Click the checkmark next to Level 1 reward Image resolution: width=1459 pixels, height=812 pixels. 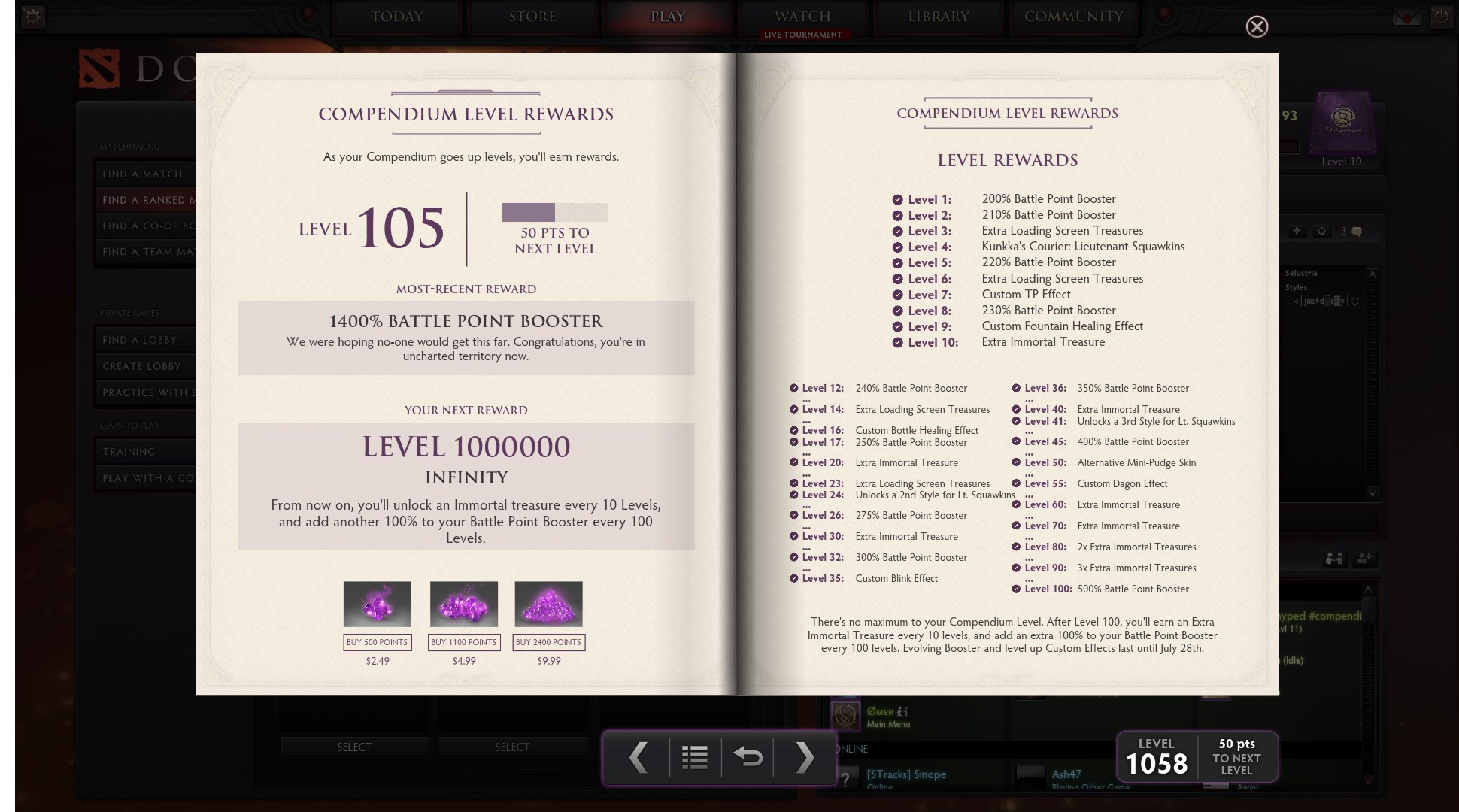[x=896, y=199]
